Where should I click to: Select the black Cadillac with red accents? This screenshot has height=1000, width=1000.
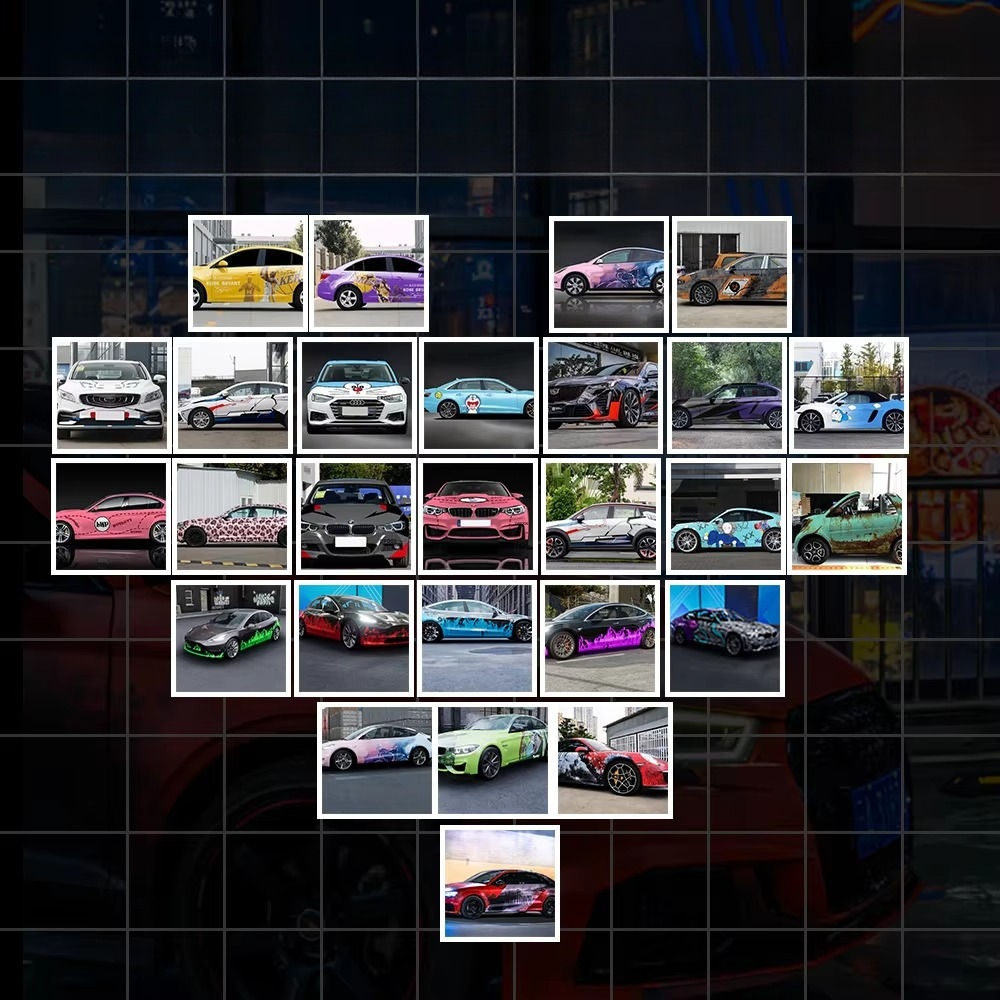click(x=603, y=395)
